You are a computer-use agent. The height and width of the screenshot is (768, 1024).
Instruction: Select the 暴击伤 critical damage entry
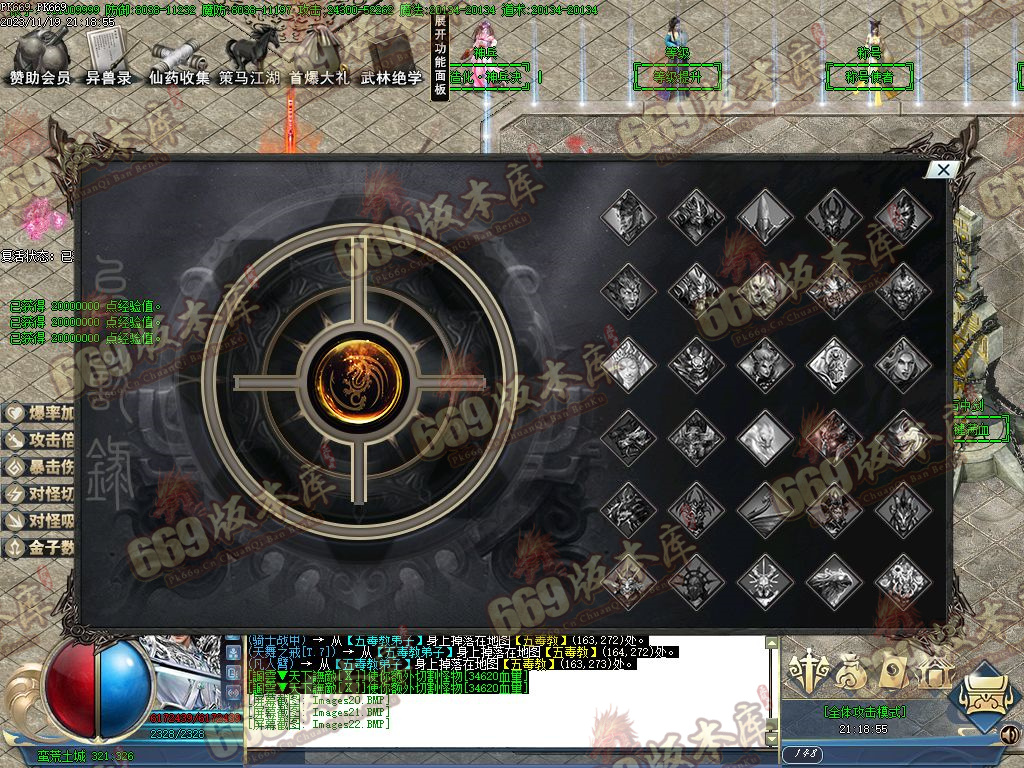[40, 467]
